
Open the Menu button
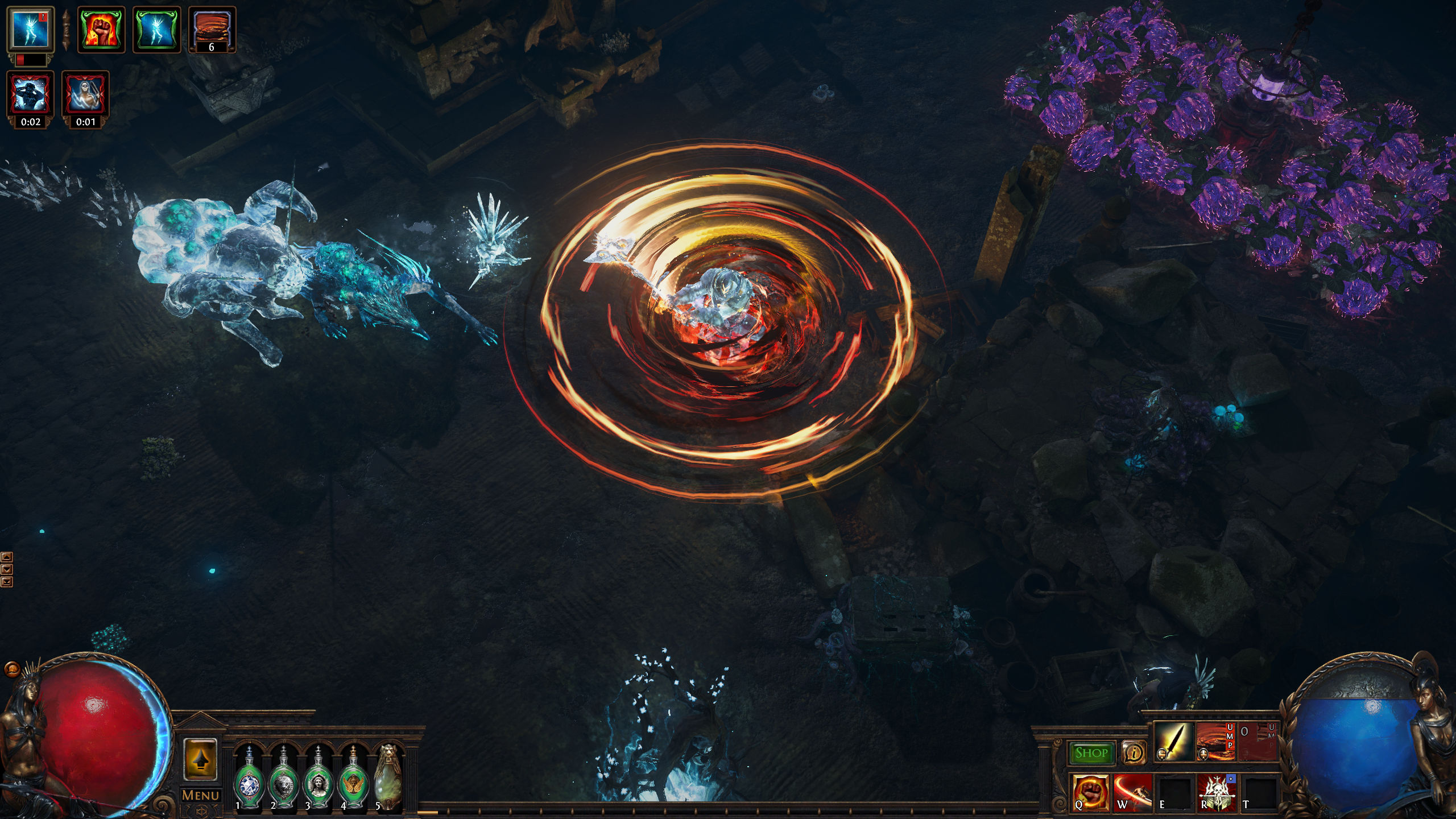(x=200, y=795)
